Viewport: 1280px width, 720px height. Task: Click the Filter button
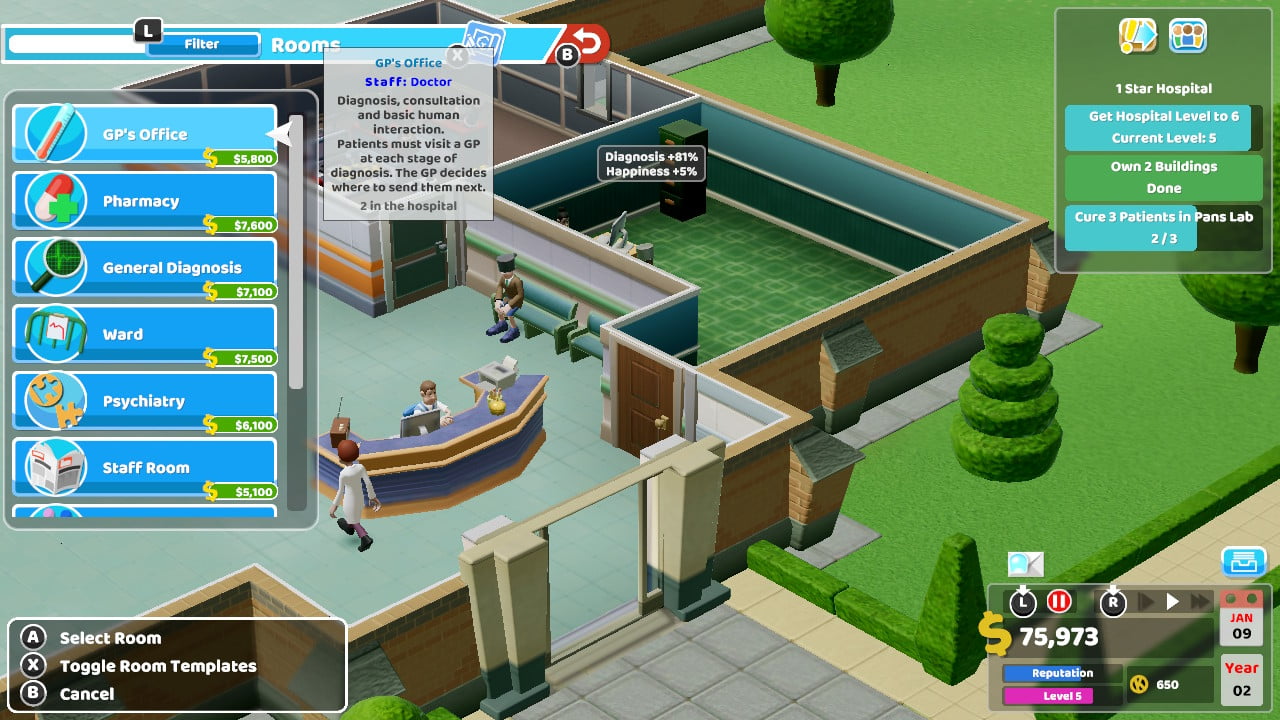pyautogui.click(x=202, y=43)
